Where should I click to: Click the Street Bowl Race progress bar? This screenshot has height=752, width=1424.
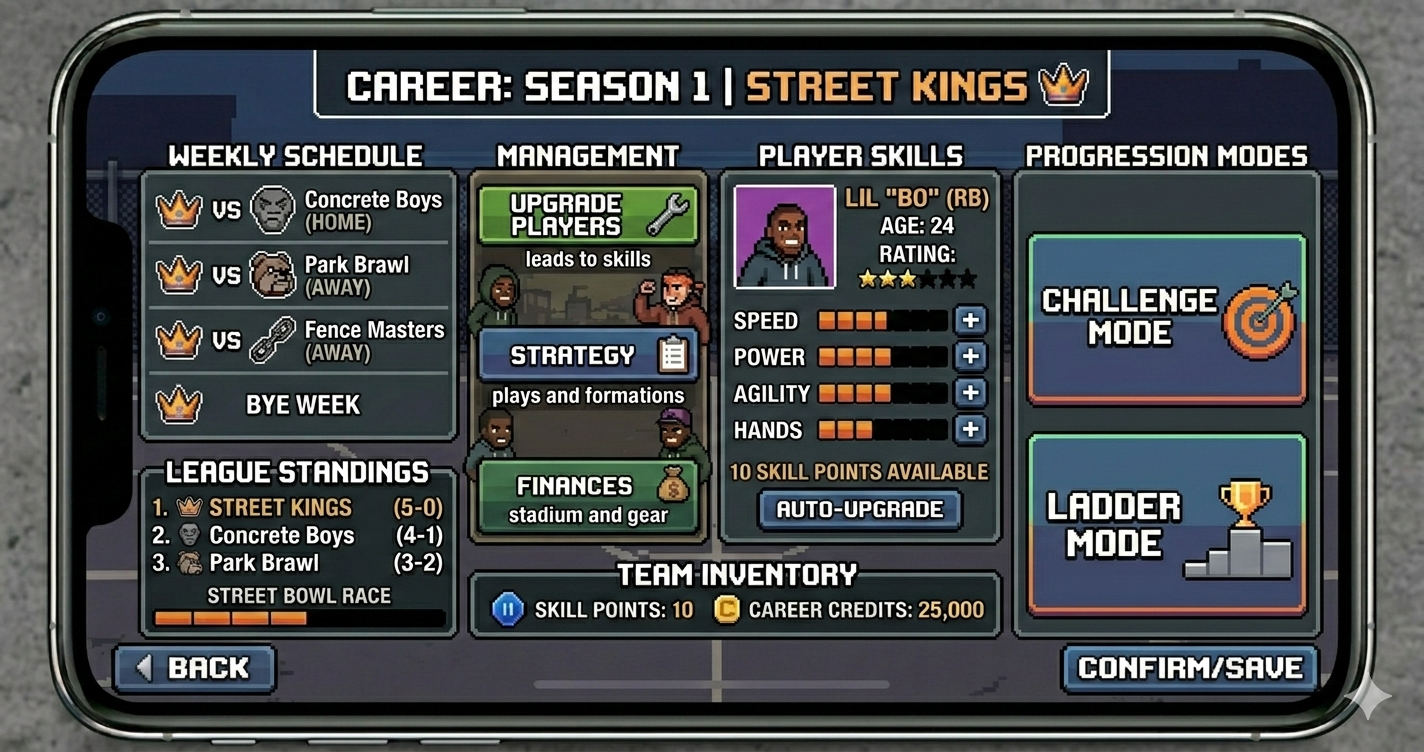[x=298, y=619]
